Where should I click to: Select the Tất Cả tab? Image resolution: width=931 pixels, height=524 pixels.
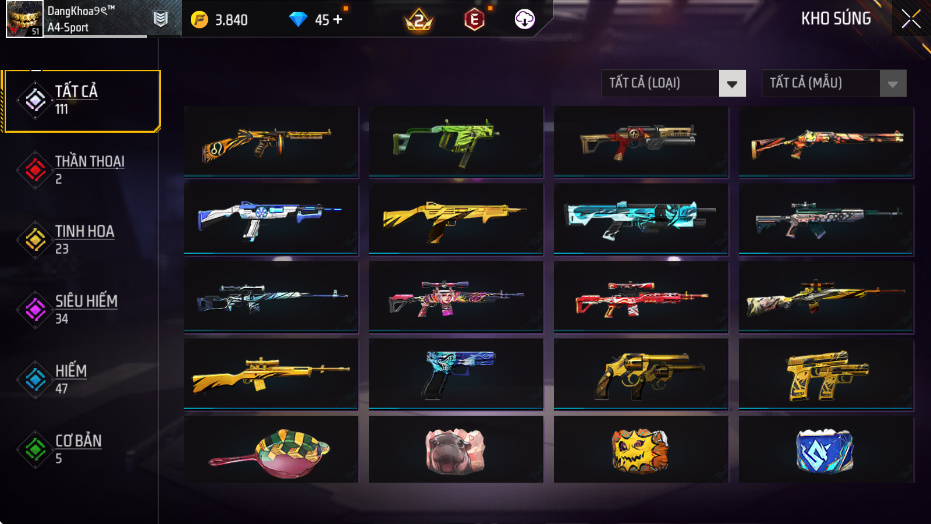tap(82, 100)
